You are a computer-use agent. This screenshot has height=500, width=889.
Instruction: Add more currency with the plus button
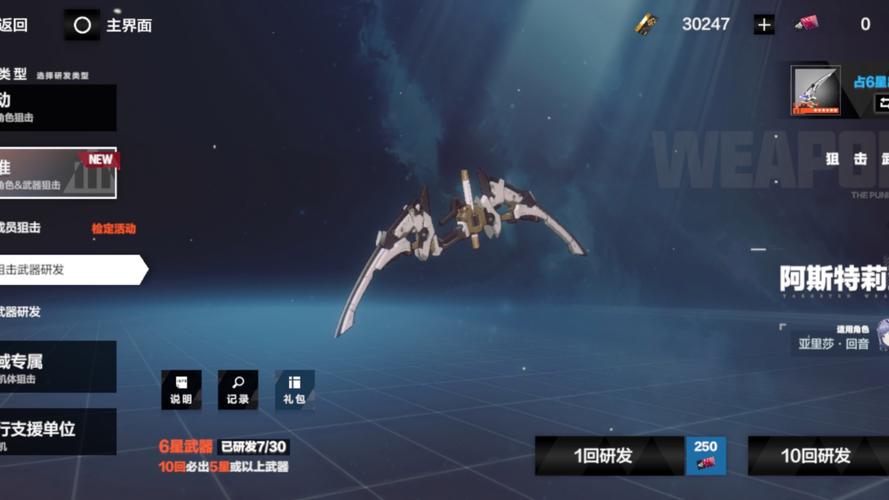764,25
